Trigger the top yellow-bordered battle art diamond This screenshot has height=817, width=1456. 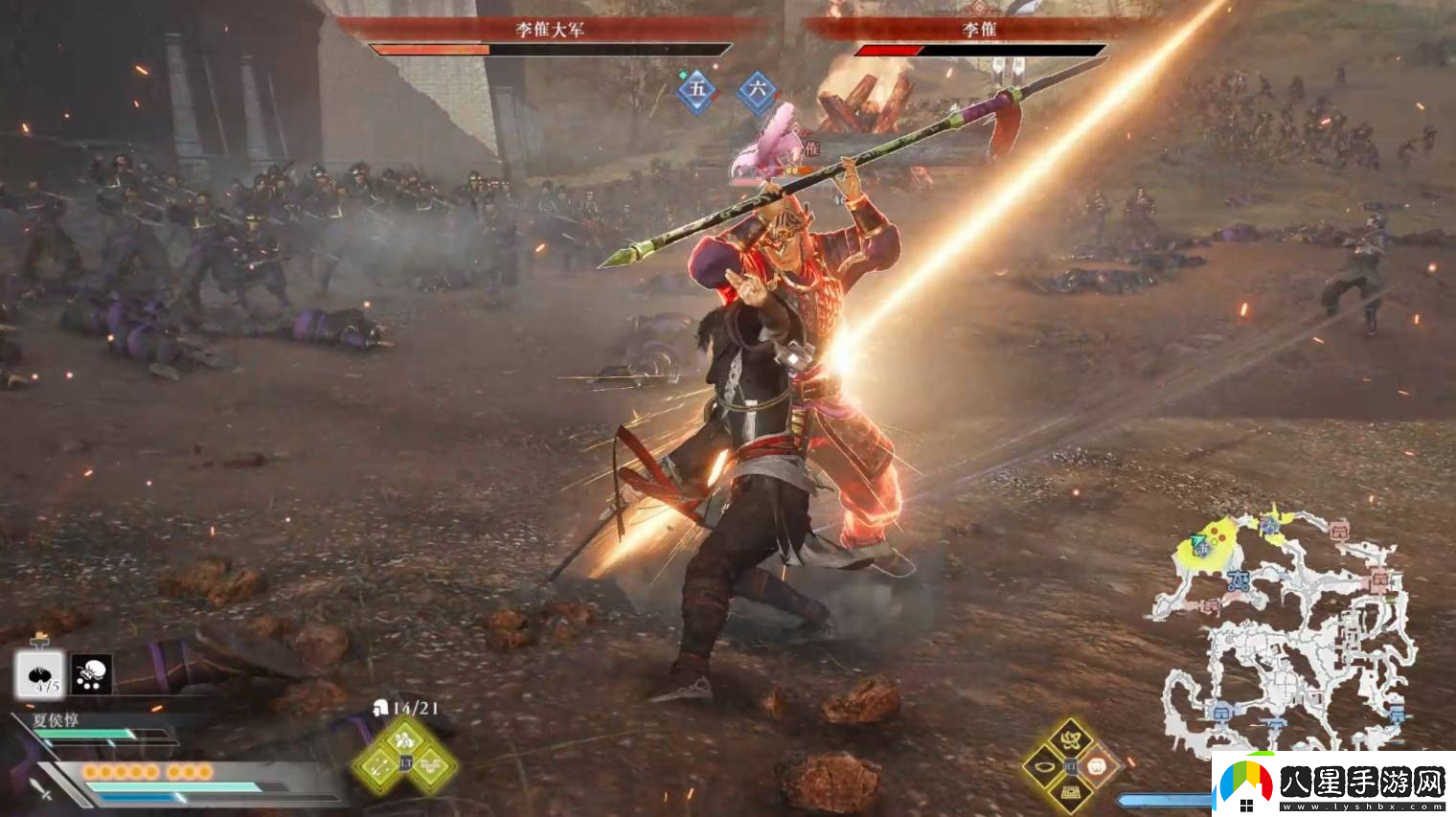point(1070,739)
